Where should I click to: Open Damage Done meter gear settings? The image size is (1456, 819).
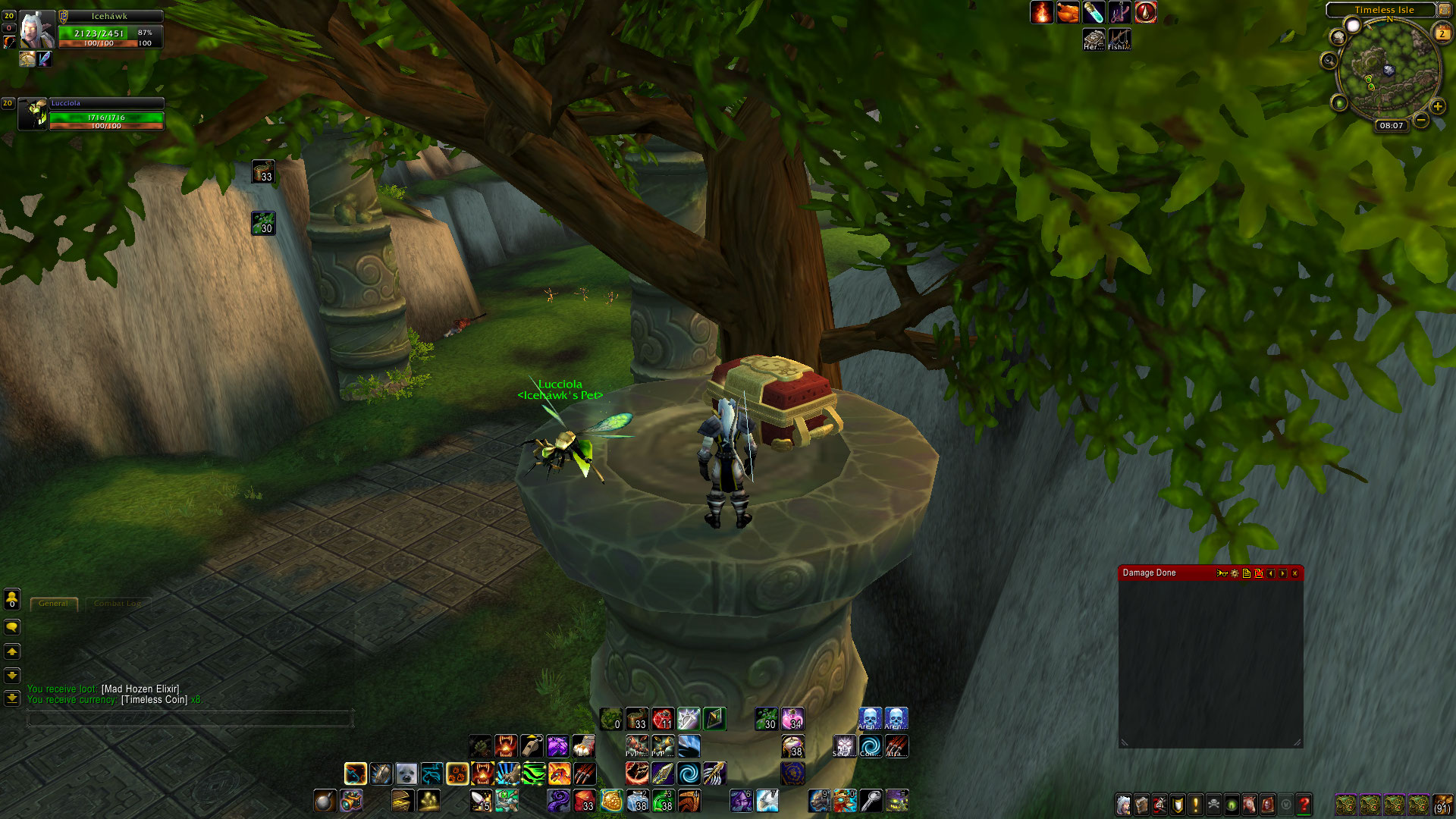point(1235,573)
